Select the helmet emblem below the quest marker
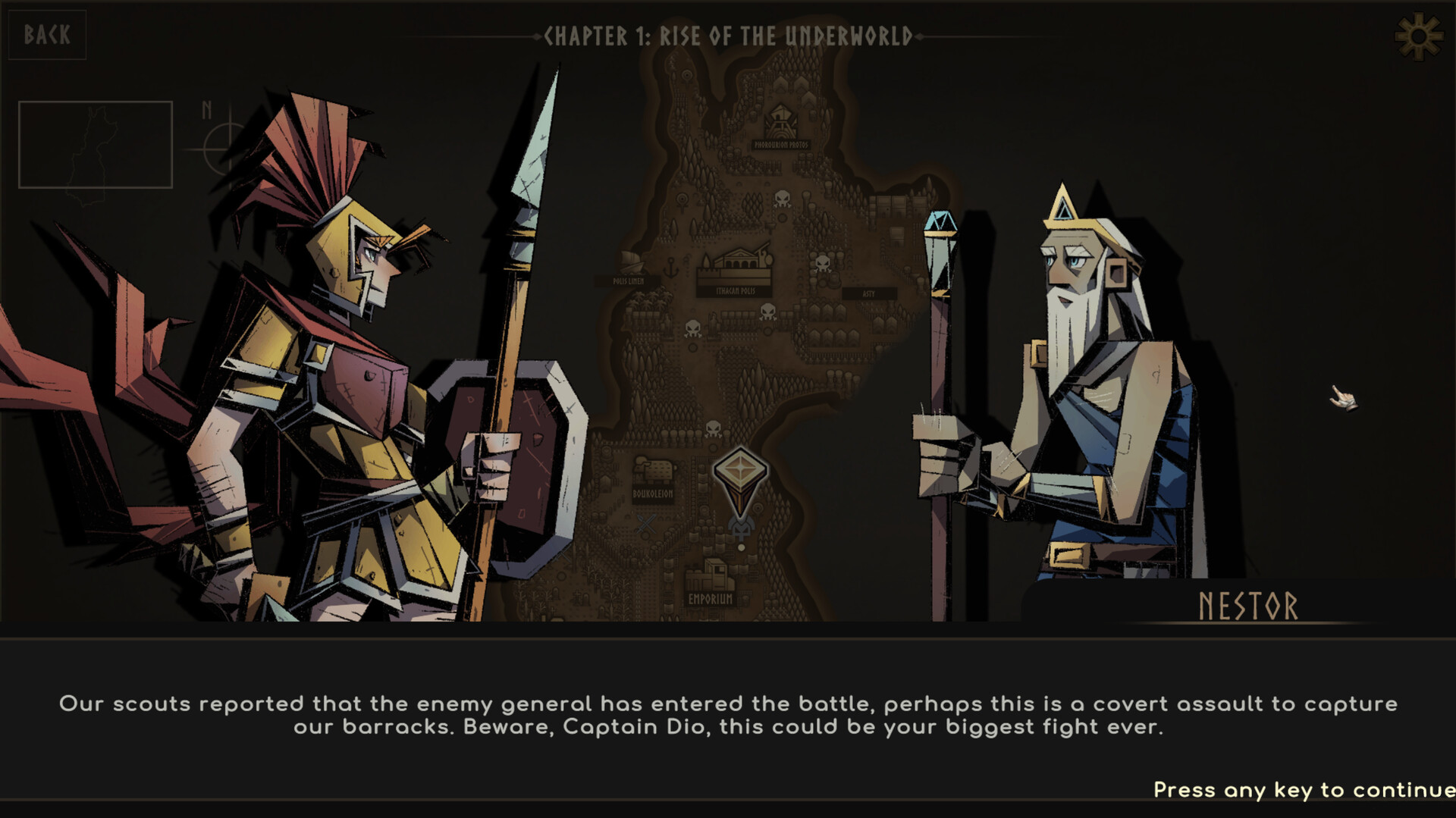1456x818 pixels. pyautogui.click(x=741, y=528)
